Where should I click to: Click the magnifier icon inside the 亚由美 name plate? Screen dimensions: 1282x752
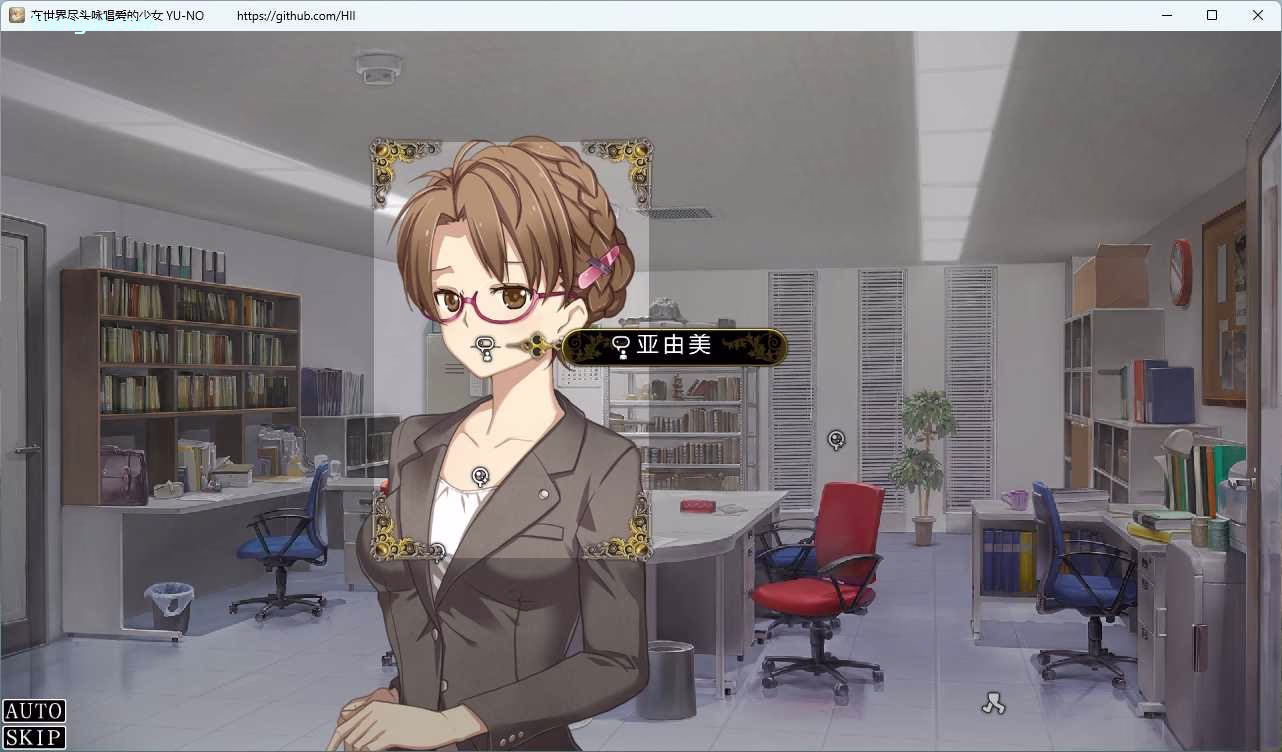tap(621, 346)
